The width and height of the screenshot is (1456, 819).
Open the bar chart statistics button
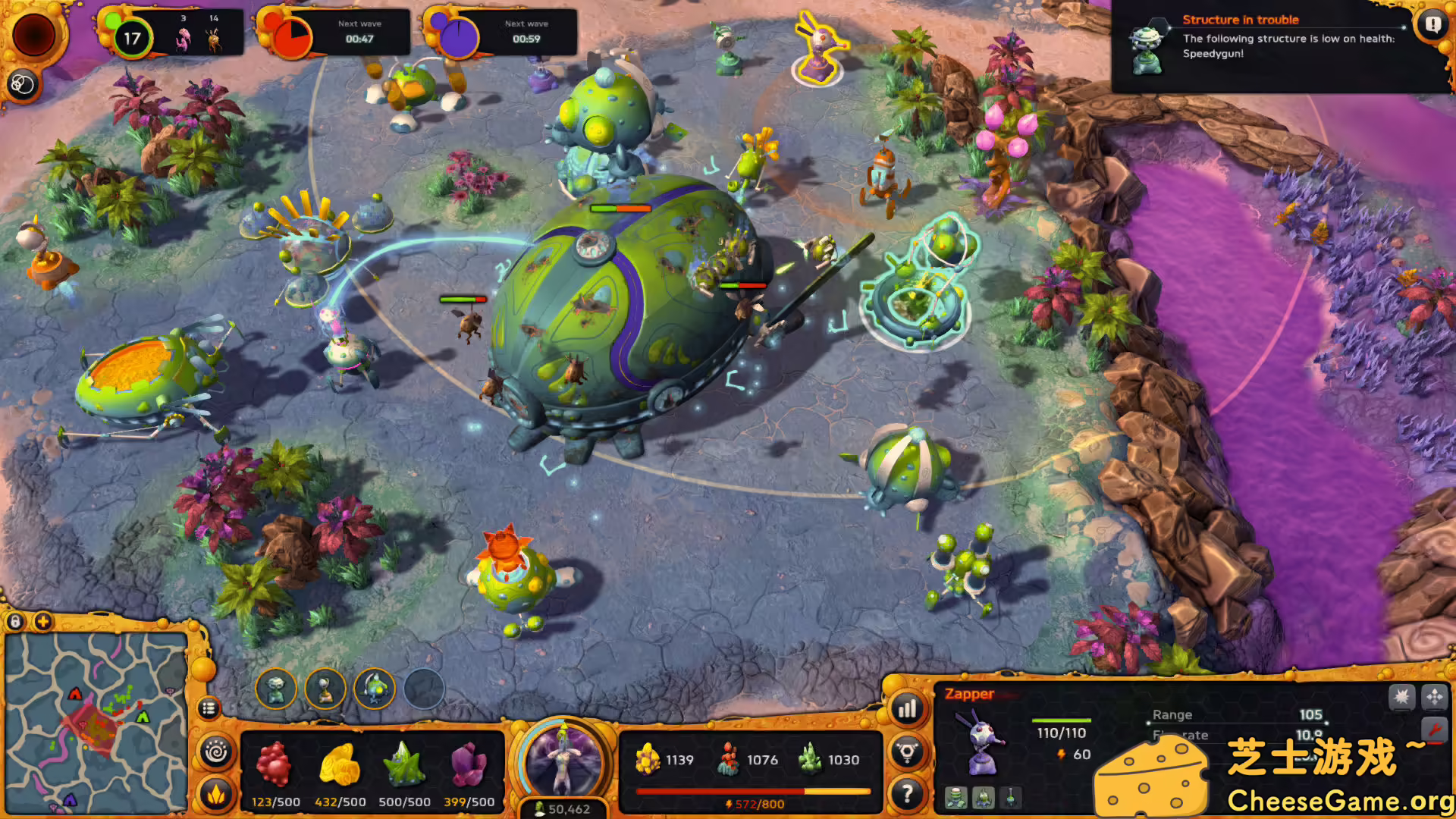(x=907, y=709)
